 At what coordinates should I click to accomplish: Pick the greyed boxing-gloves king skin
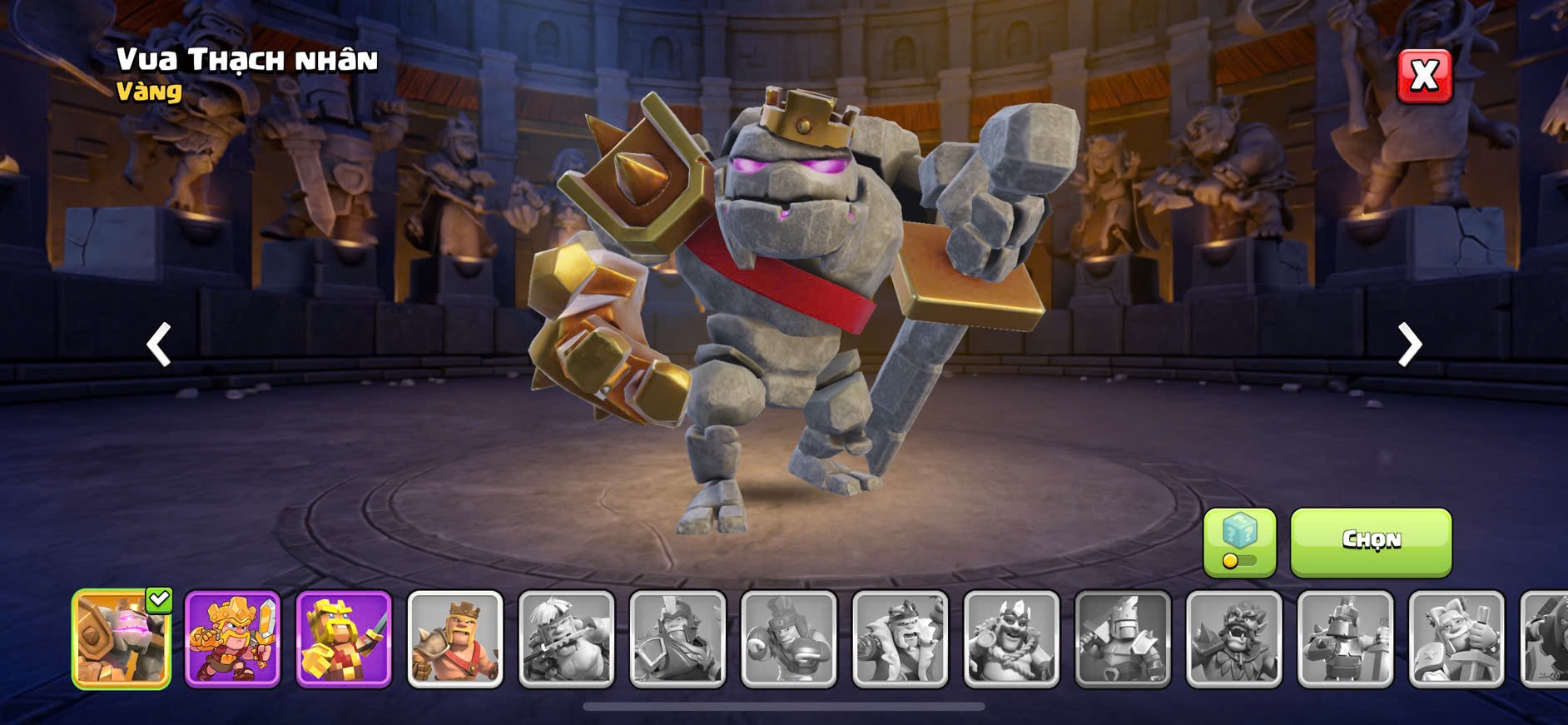[789, 639]
